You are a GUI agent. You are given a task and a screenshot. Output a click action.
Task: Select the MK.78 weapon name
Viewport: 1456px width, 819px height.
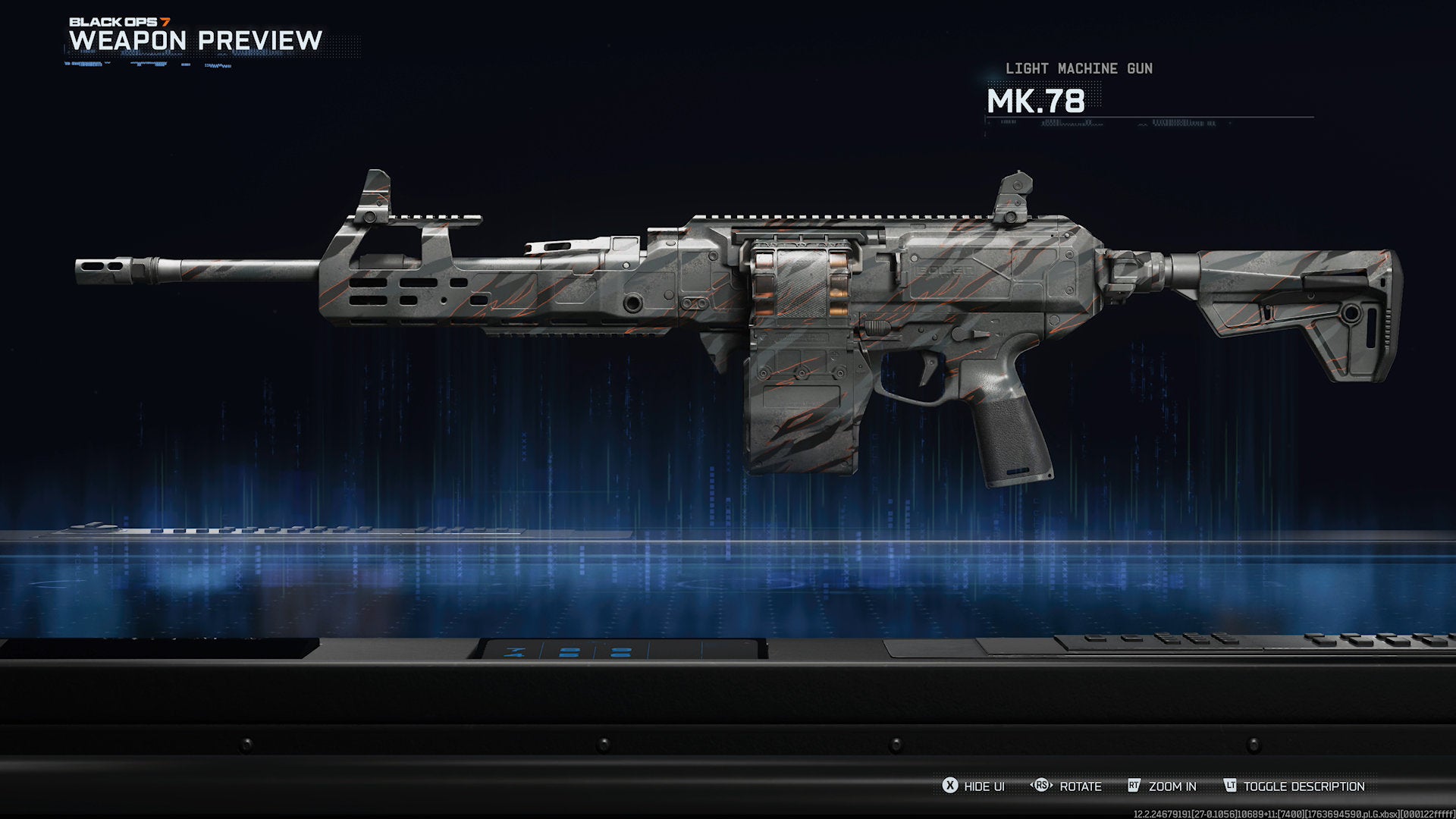(1037, 102)
